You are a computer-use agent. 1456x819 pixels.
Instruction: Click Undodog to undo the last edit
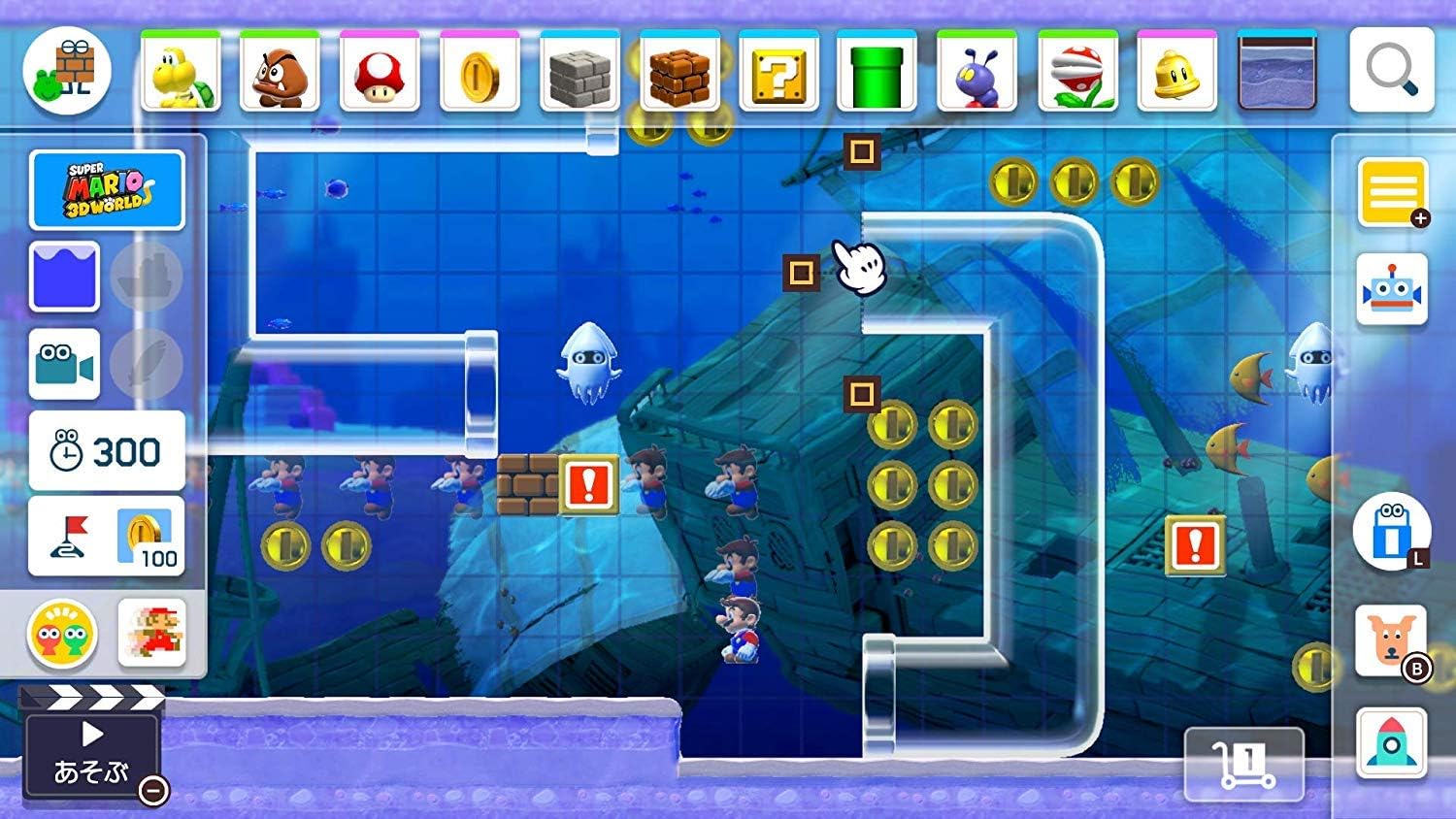click(1390, 641)
